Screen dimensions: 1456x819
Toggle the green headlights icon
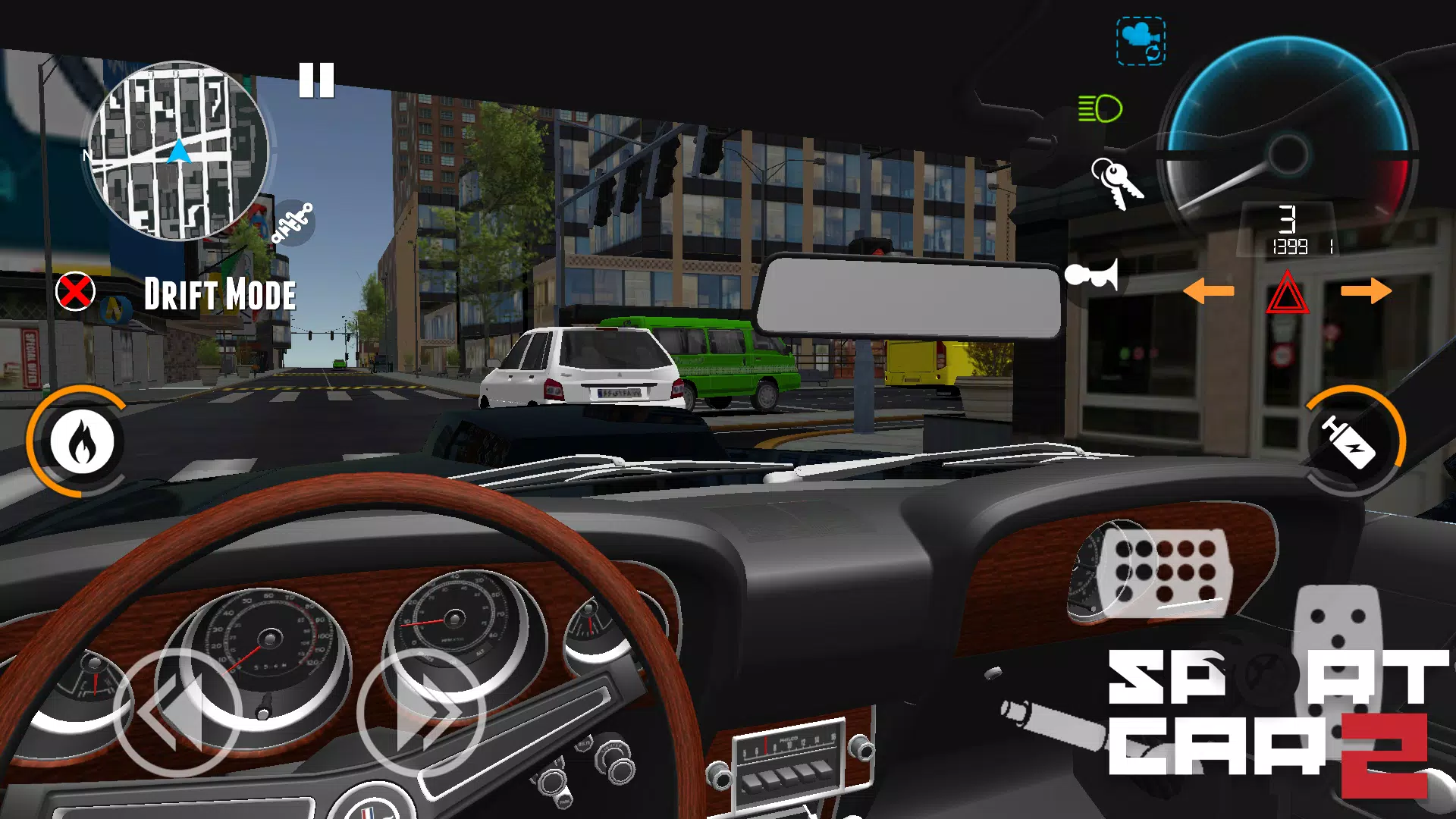tap(1100, 108)
